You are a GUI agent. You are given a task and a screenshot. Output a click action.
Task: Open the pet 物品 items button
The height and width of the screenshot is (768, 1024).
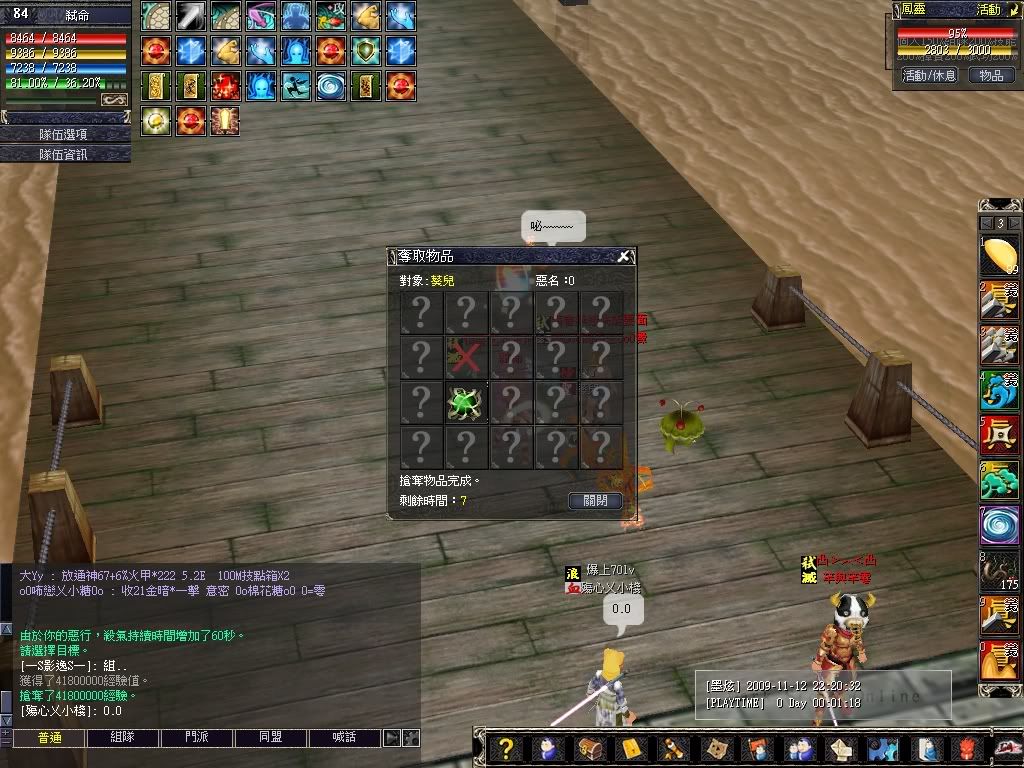(x=990, y=75)
